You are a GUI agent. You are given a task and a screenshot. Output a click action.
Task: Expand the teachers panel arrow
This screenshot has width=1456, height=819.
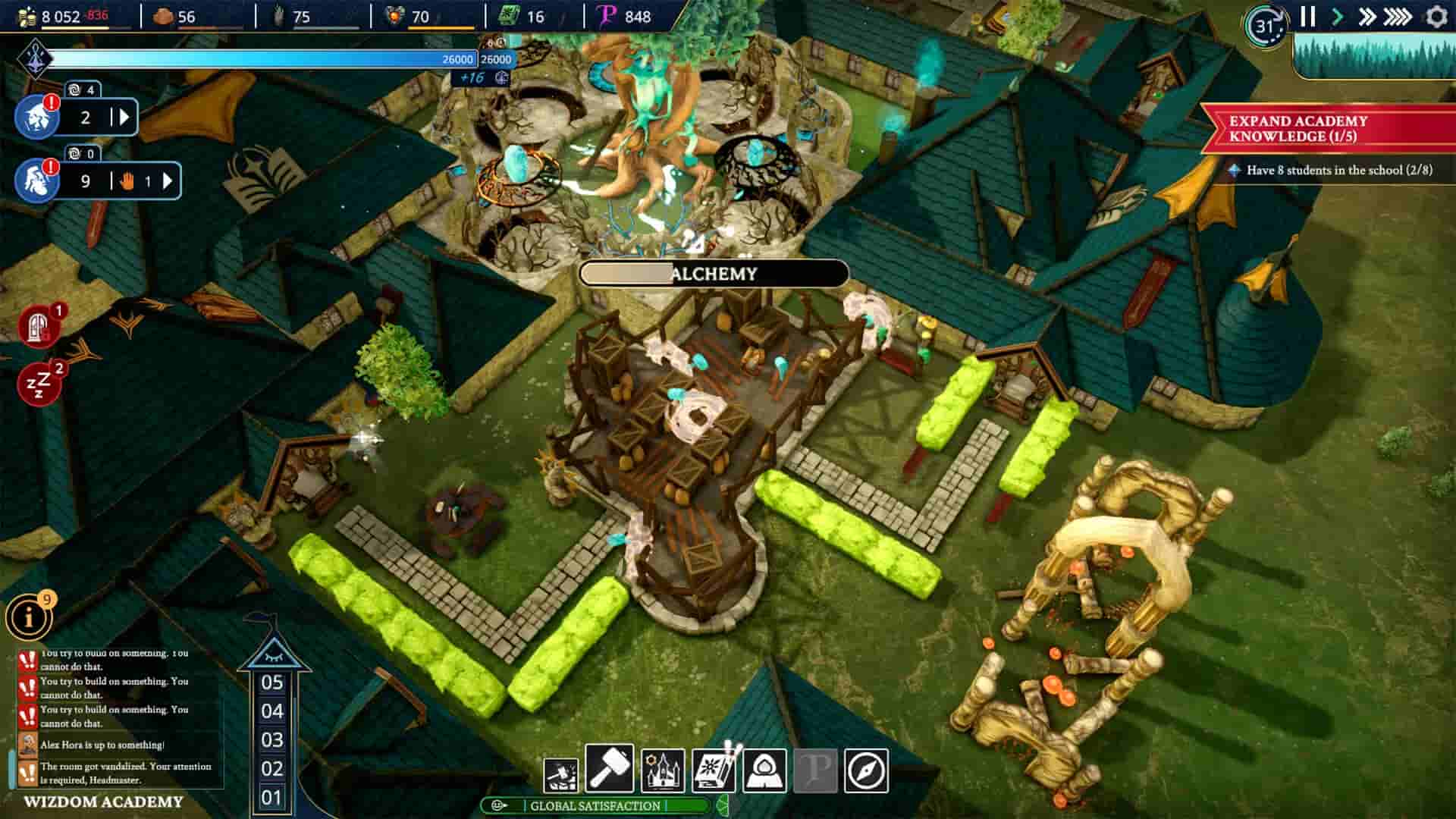point(124,116)
